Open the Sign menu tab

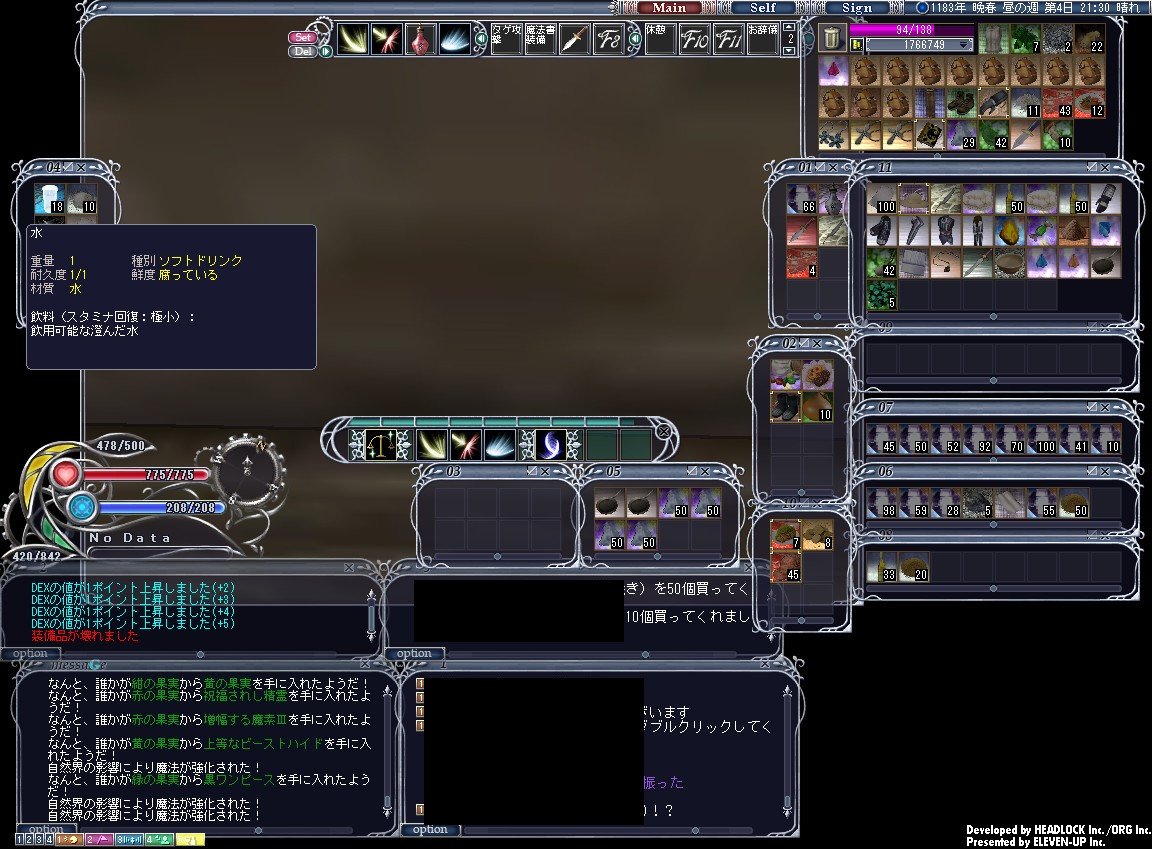coord(856,7)
